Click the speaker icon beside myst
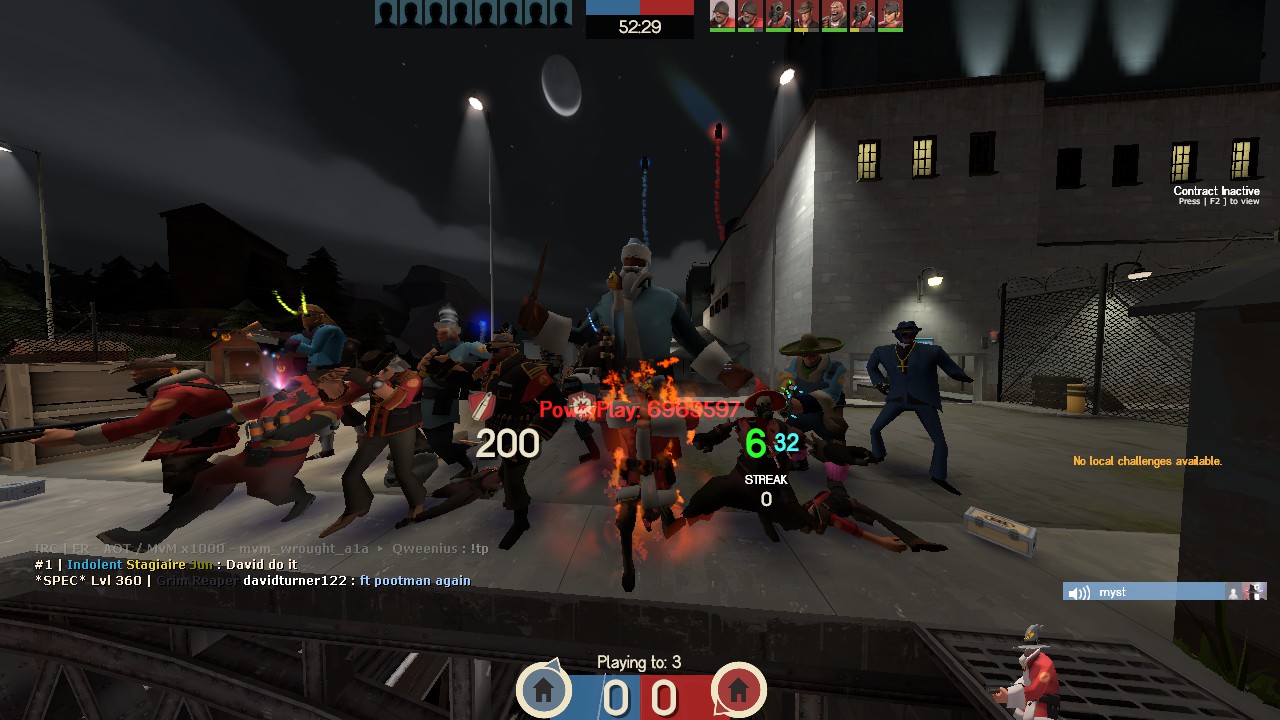Image resolution: width=1280 pixels, height=720 pixels. [1079, 593]
